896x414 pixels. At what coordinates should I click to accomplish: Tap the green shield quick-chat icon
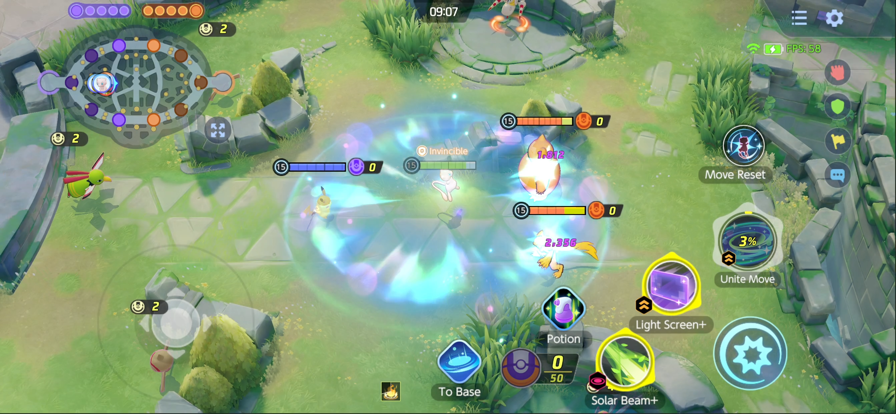[838, 106]
